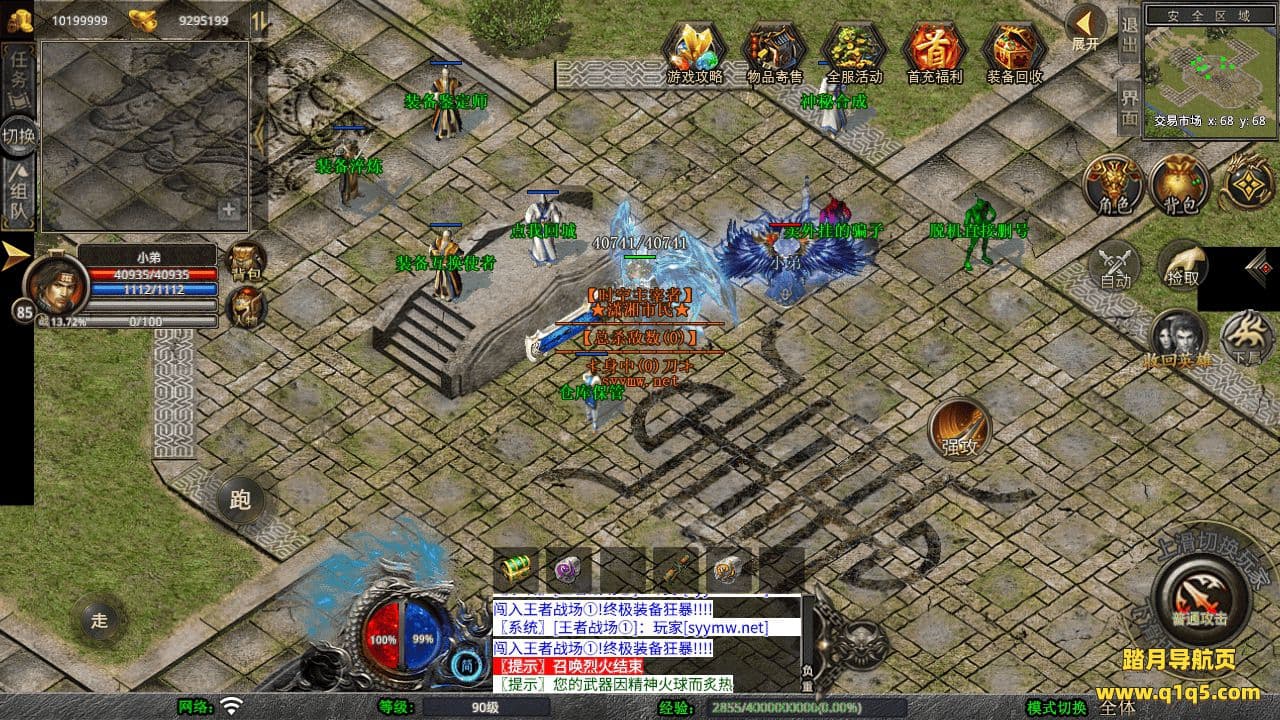The width and height of the screenshot is (1280, 720).
Task: Open the 游戏攻略 game guide icon
Action: [694, 50]
